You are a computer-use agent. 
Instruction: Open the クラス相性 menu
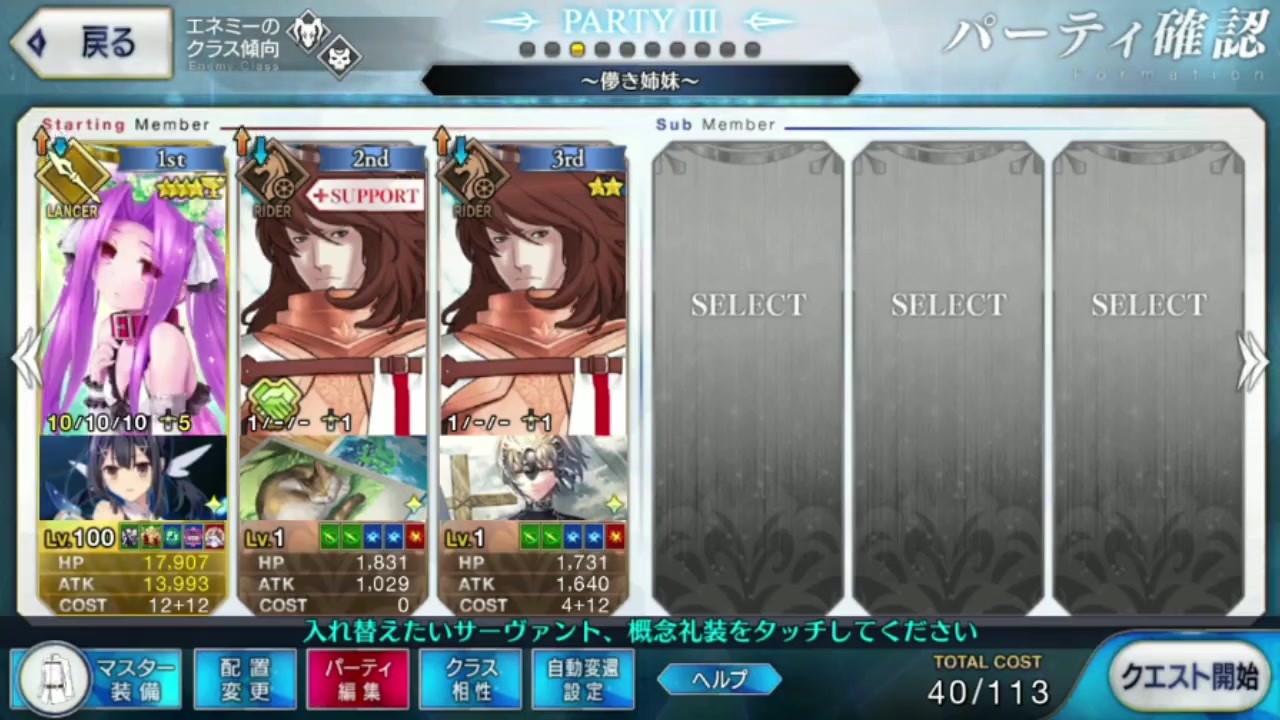470,679
